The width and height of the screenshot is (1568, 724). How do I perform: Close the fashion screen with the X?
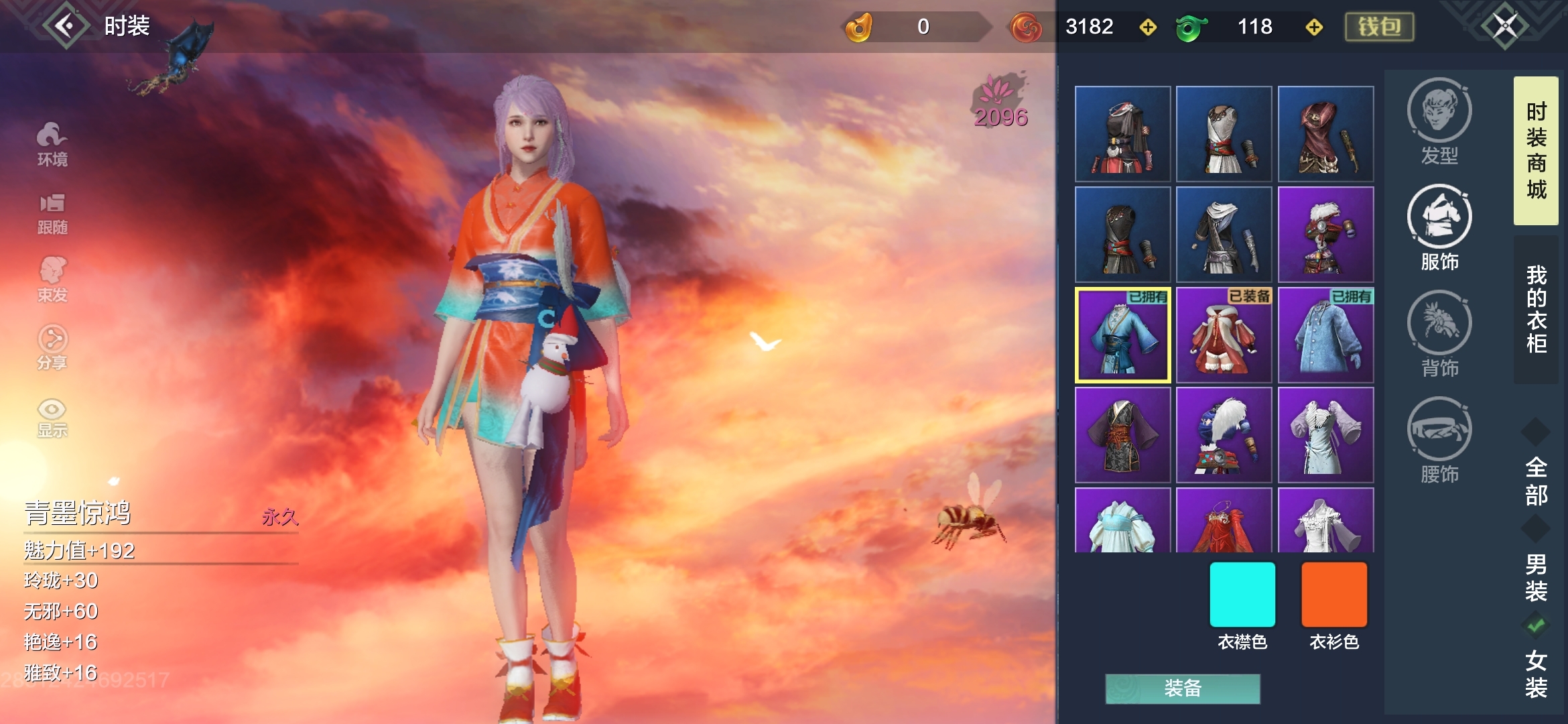point(1504,26)
